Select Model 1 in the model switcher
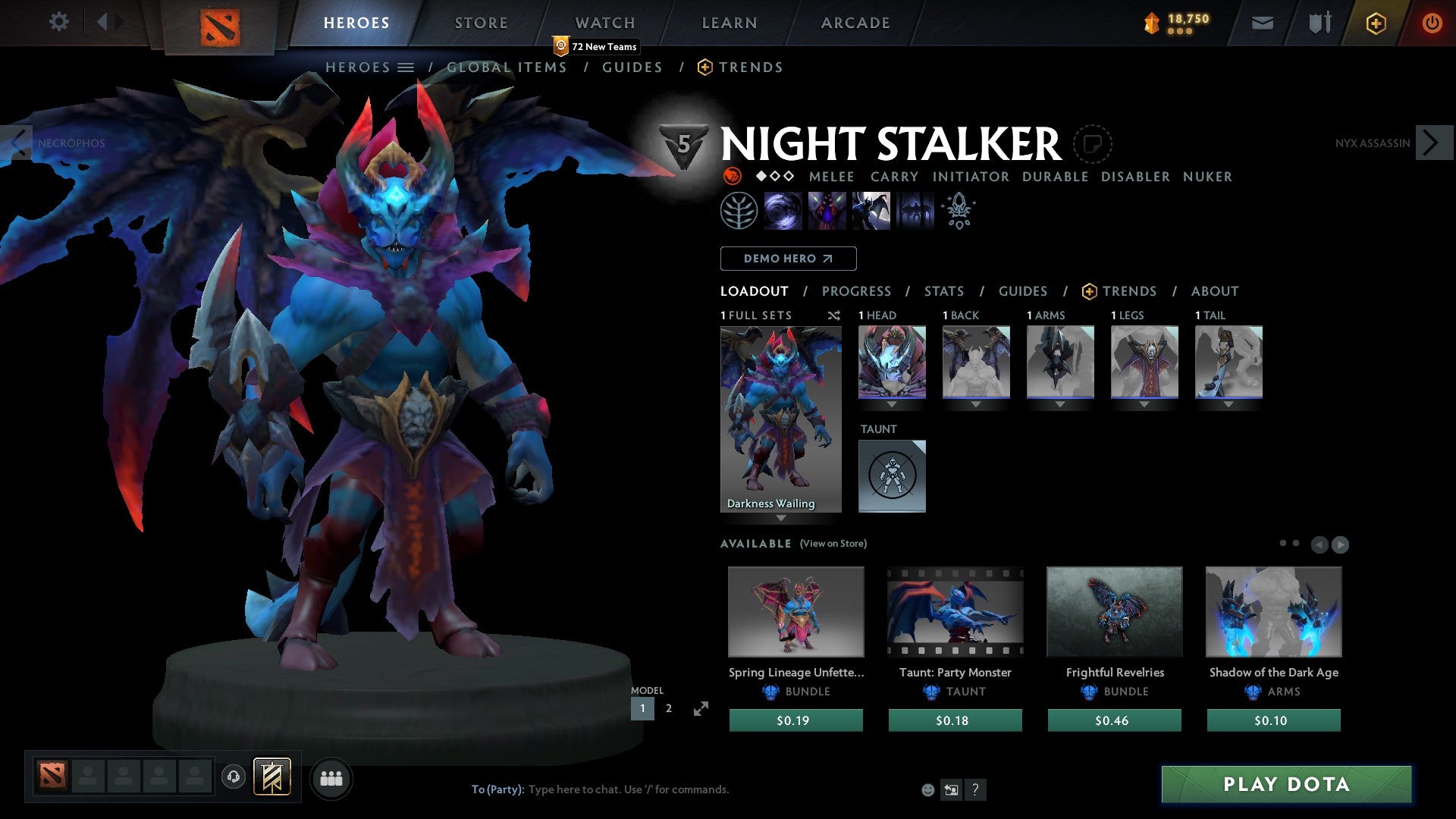Image resolution: width=1456 pixels, height=819 pixels. (642, 708)
